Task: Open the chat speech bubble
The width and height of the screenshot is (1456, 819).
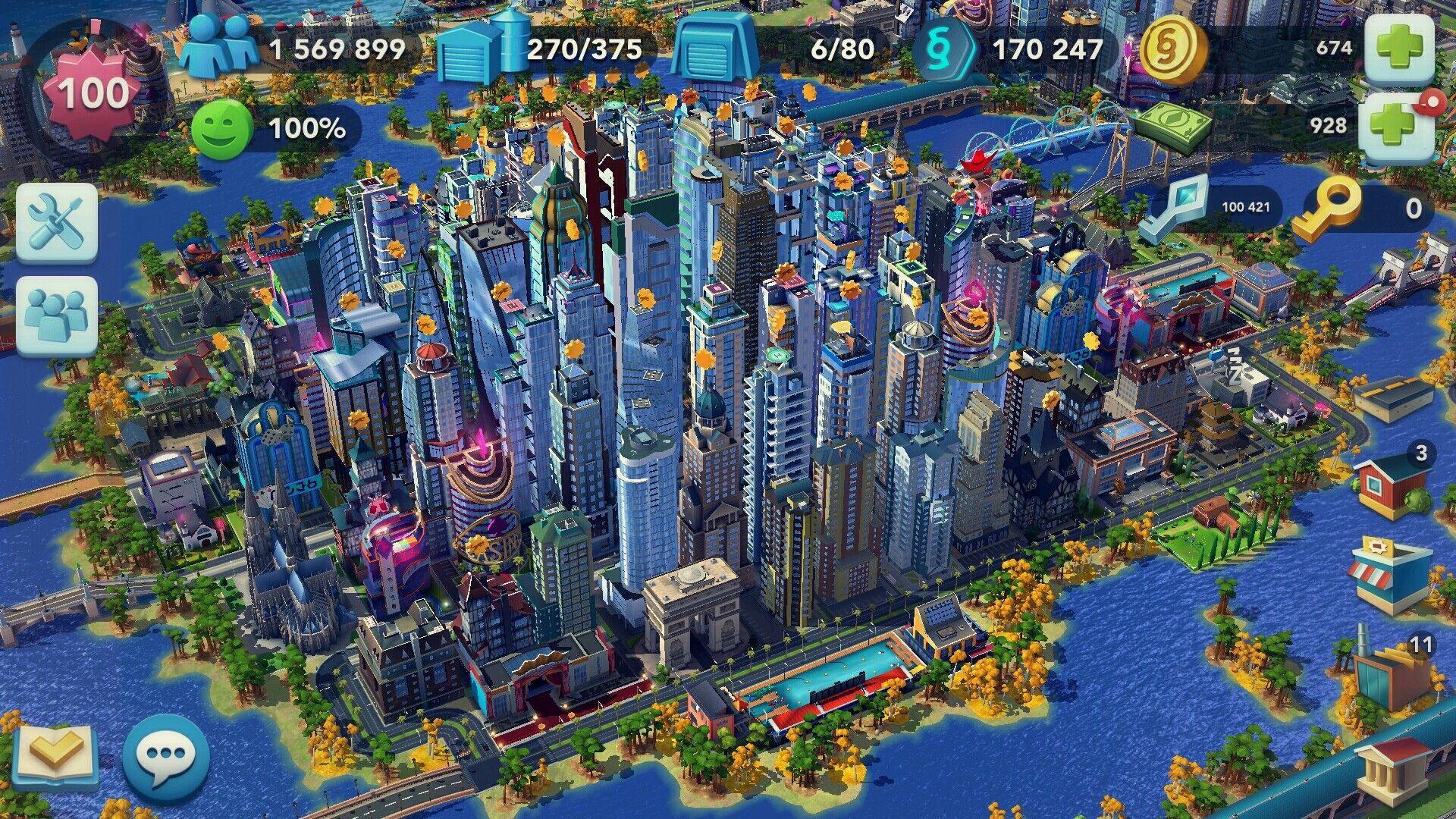Action: point(166,754)
